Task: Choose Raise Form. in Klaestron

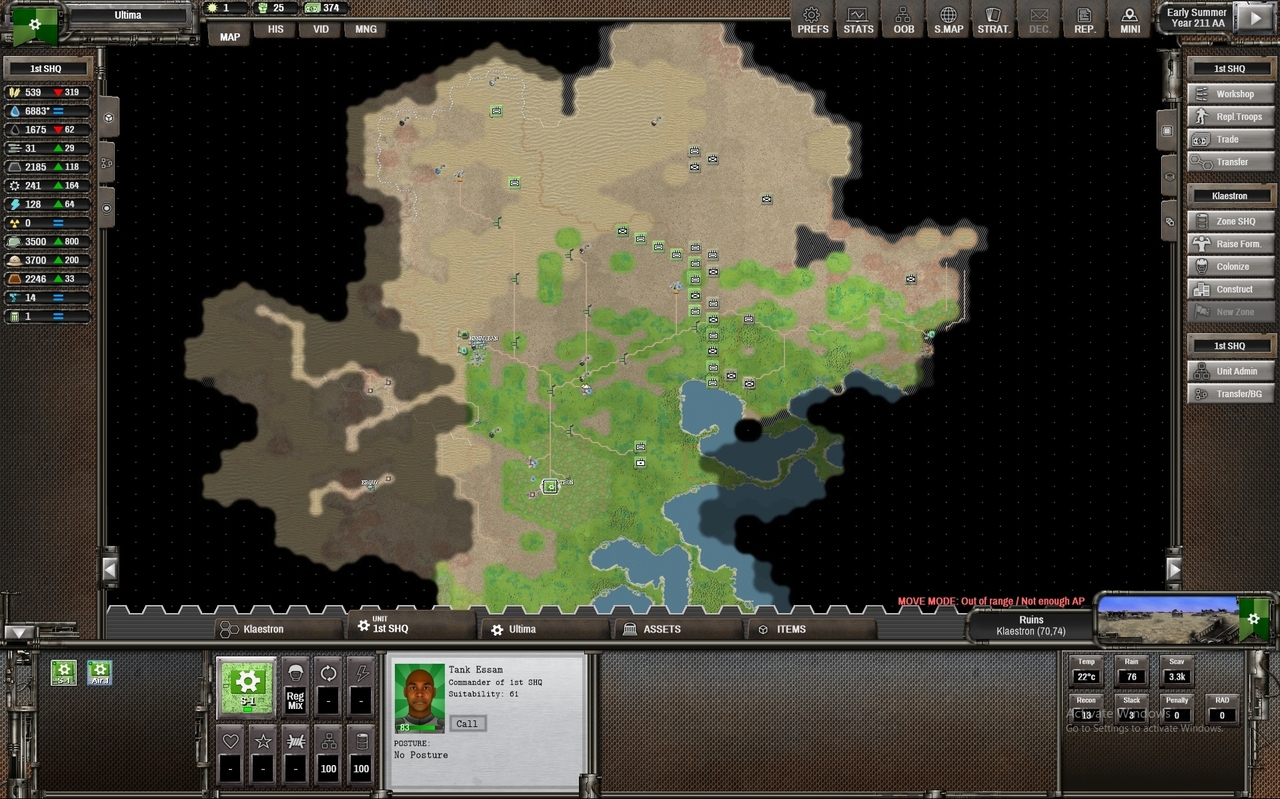Action: tap(1231, 244)
